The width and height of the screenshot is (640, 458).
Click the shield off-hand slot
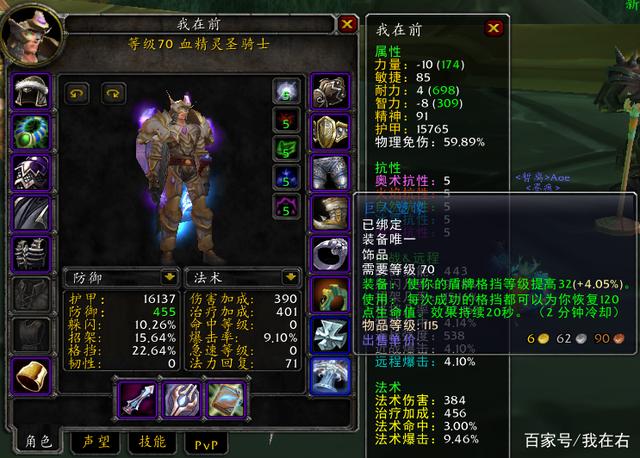pos(181,399)
